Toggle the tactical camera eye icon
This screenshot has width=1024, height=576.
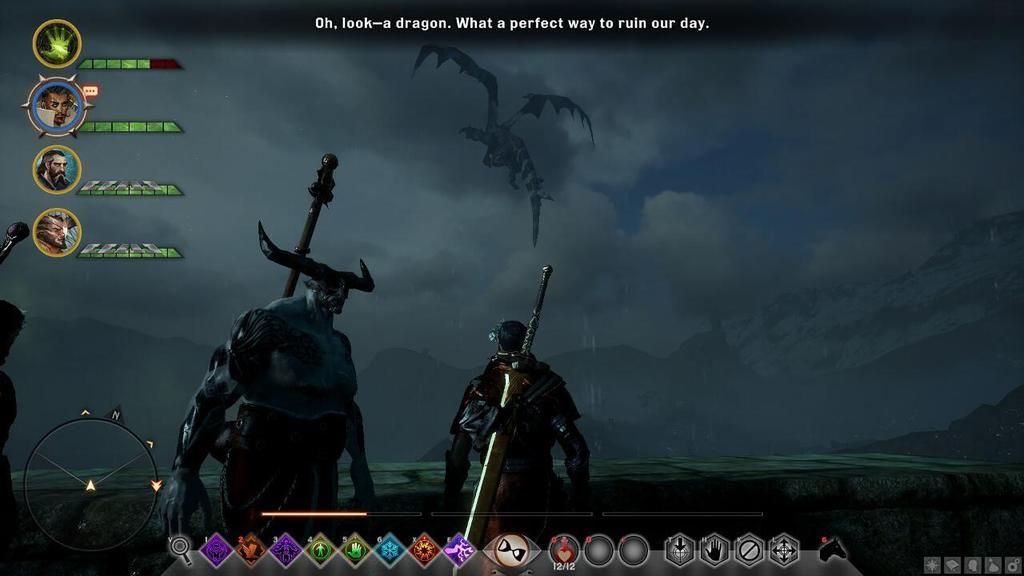click(x=513, y=549)
